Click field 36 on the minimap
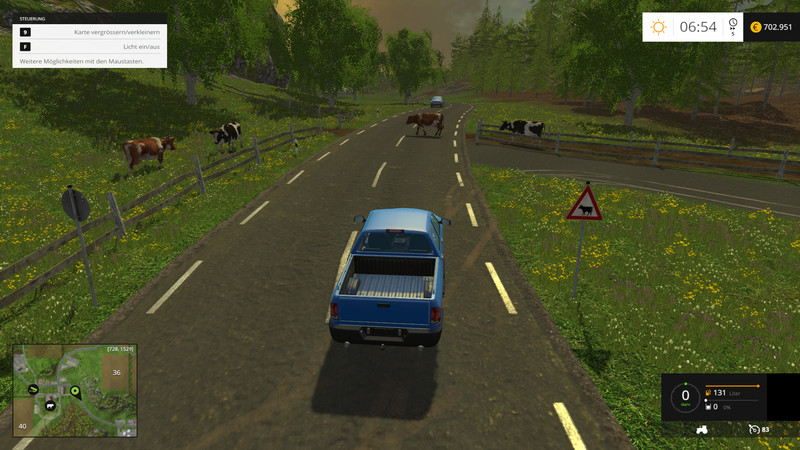Viewport: 800px width, 450px height. pyautogui.click(x=117, y=373)
